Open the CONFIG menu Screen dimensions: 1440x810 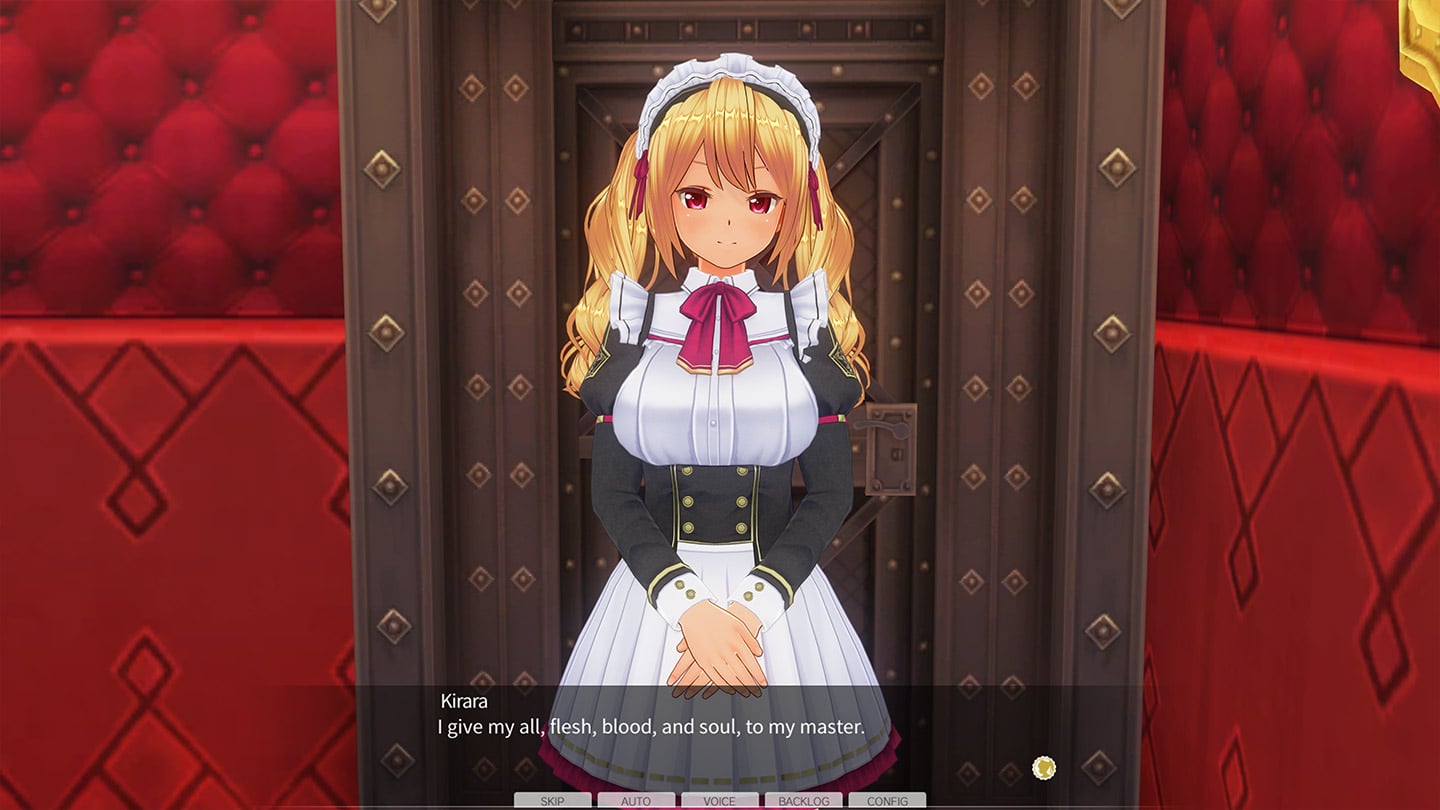coord(887,801)
